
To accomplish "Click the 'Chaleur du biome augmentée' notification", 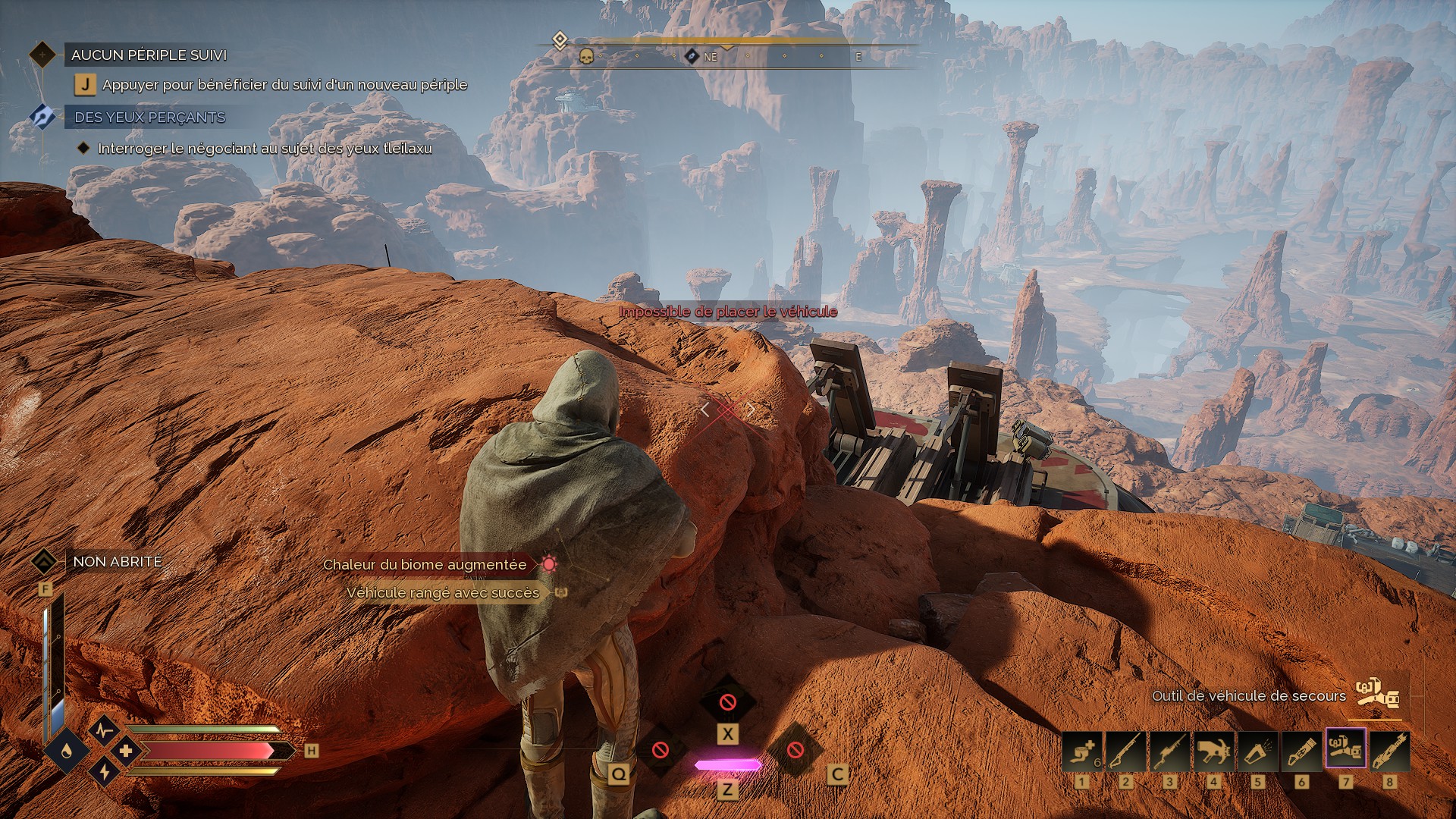I will coord(425,564).
